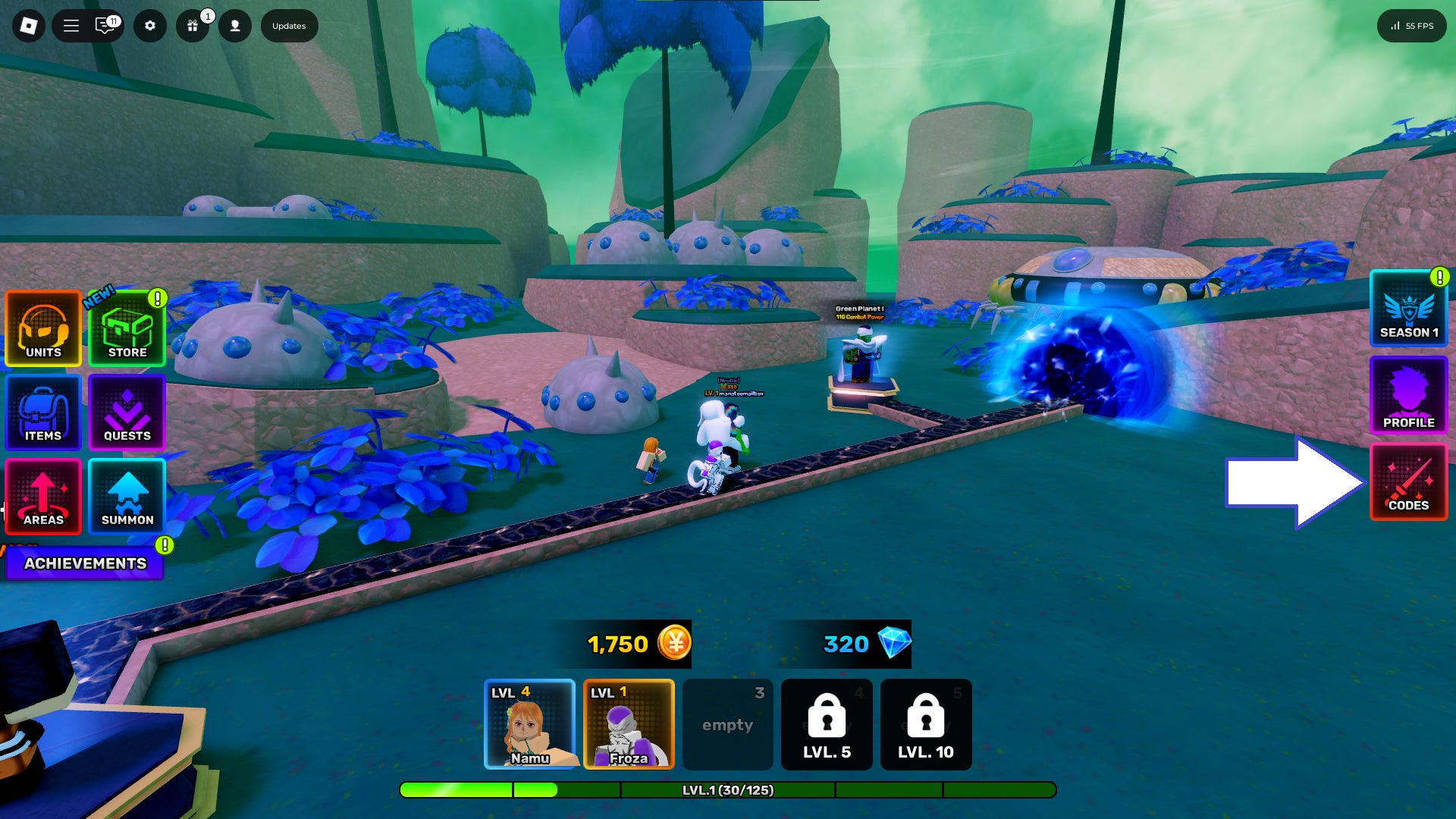Choose the empty third unit slot
1456x819 pixels.
point(727,724)
